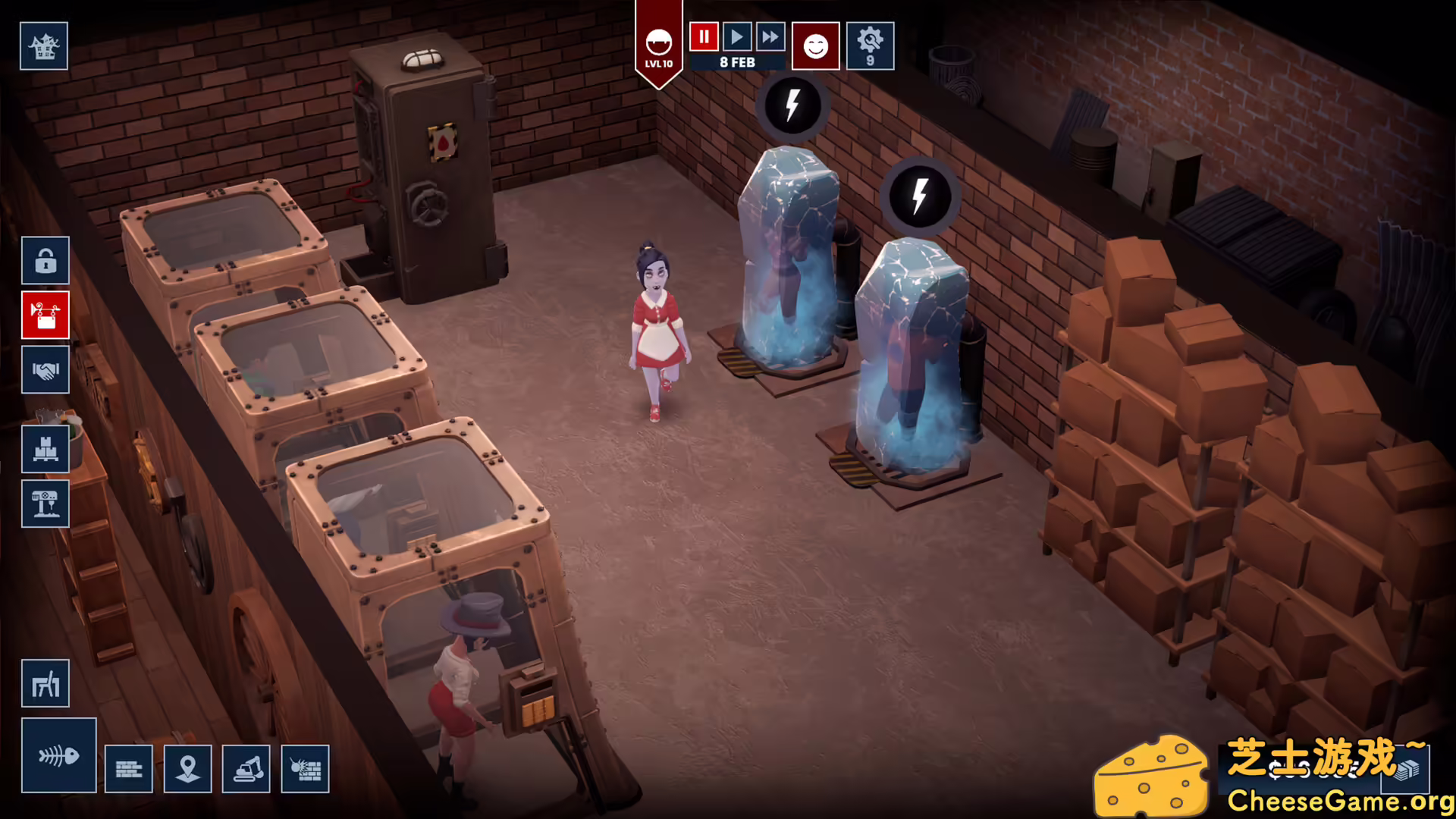The image size is (1456, 819).
Task: Select the brick wall build tool
Action: coord(129,768)
